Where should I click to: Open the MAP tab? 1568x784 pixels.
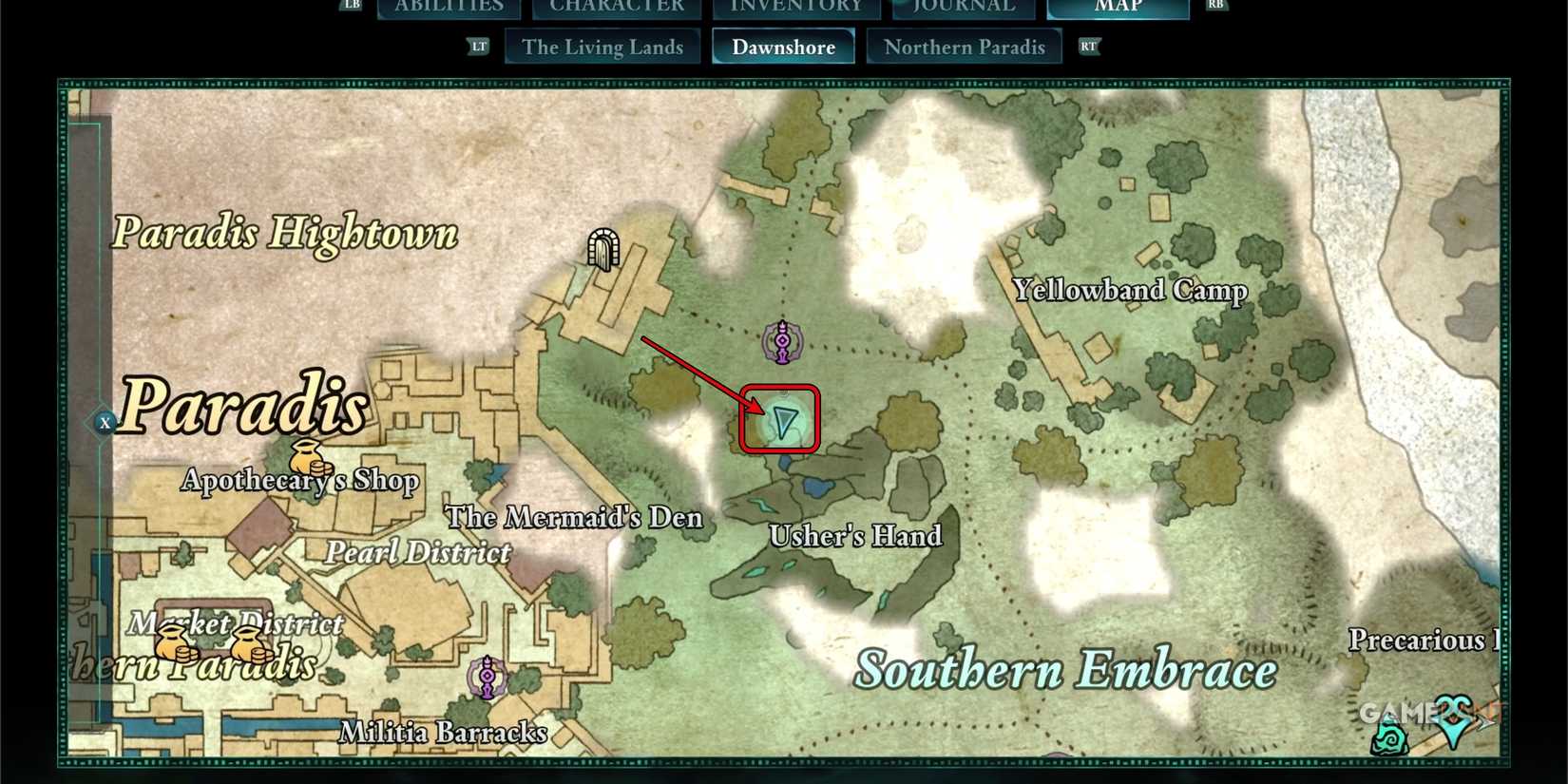(x=1118, y=8)
